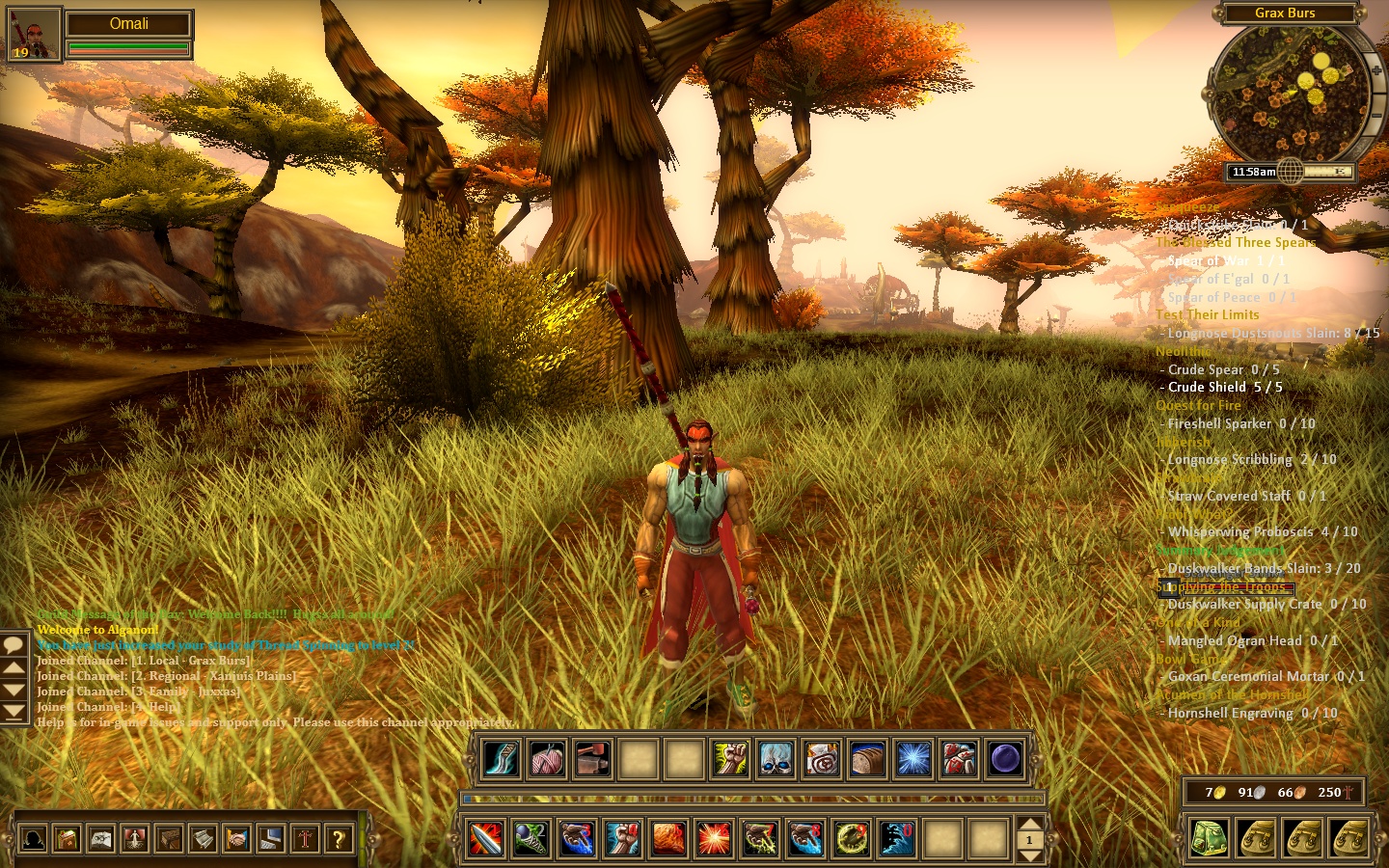Activate the blue skull ability icon
1389x868 pixels.
(x=776, y=760)
